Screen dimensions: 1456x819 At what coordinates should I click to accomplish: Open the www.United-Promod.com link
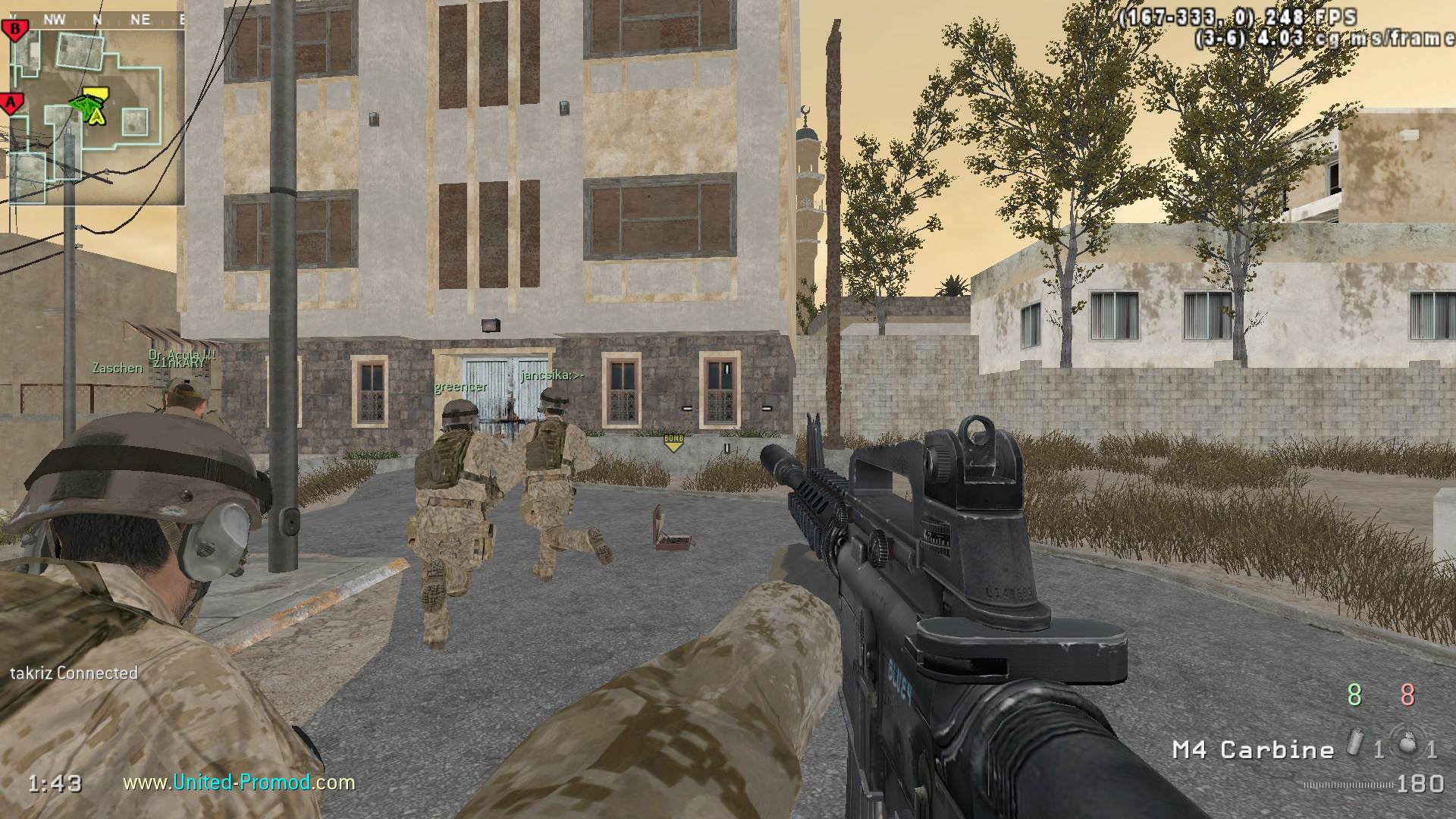click(239, 782)
